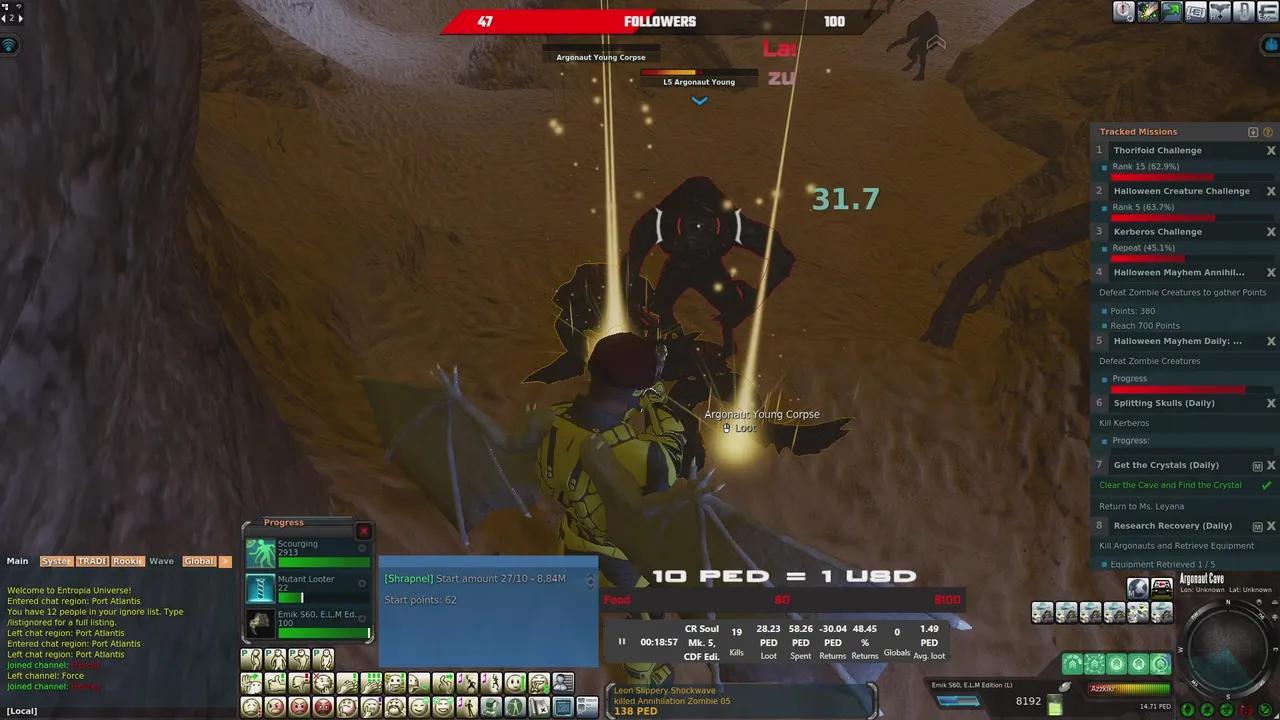Expand the Shrapnel message window dropdown arrow
The height and width of the screenshot is (720, 1280).
click(590, 580)
